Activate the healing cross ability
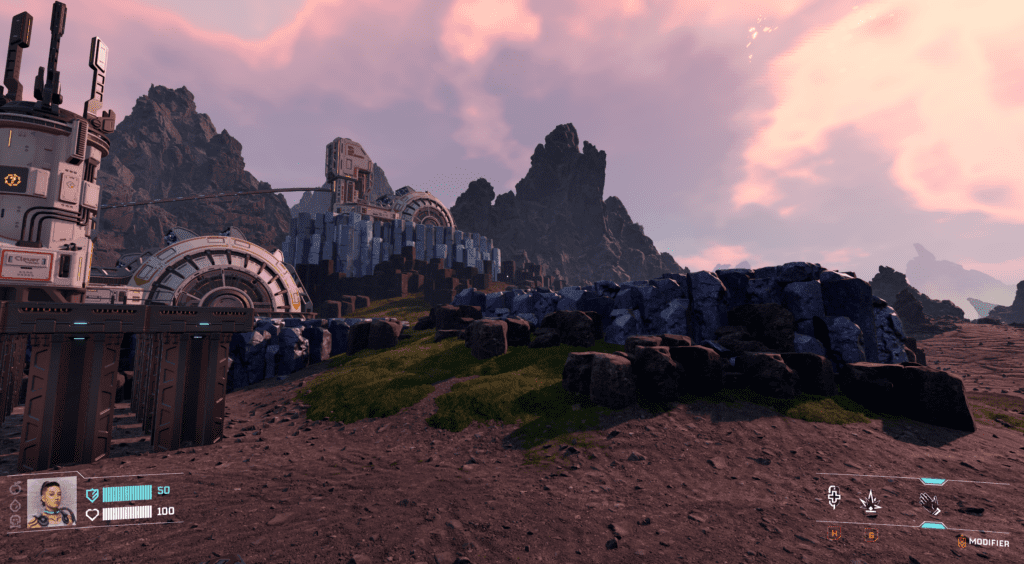The width and height of the screenshot is (1024, 564). 834,498
